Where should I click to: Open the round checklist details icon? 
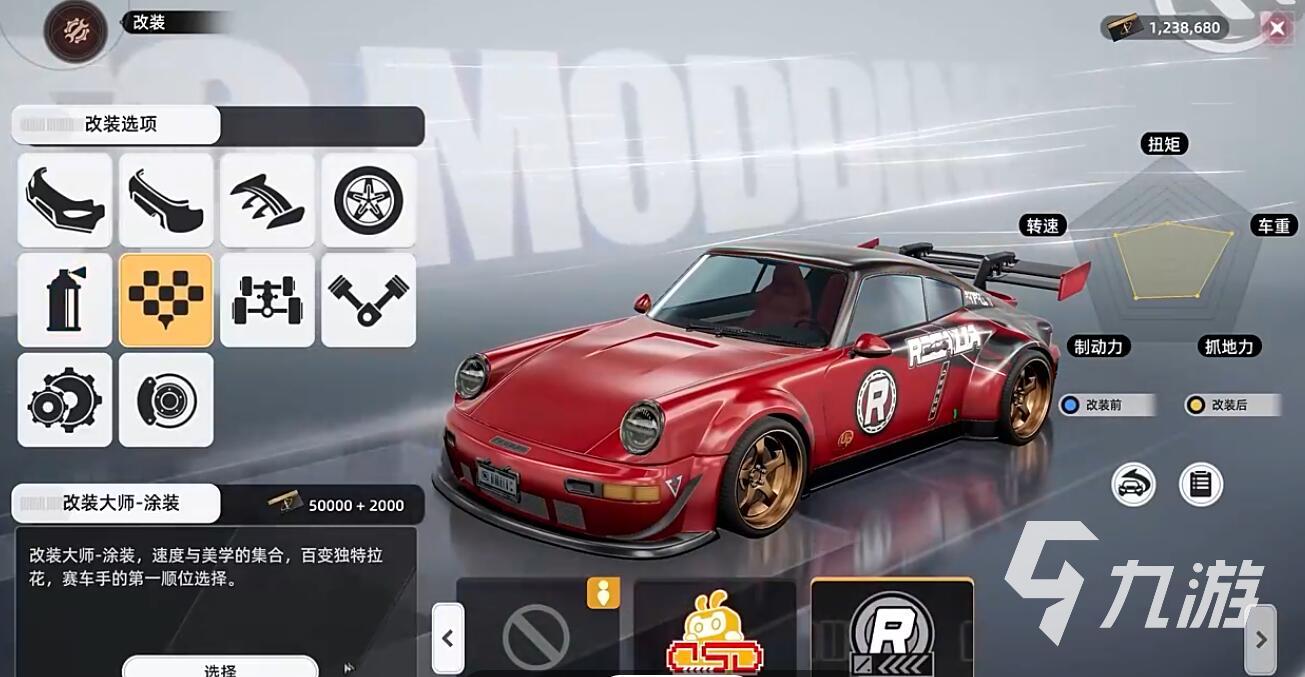[x=1201, y=485]
